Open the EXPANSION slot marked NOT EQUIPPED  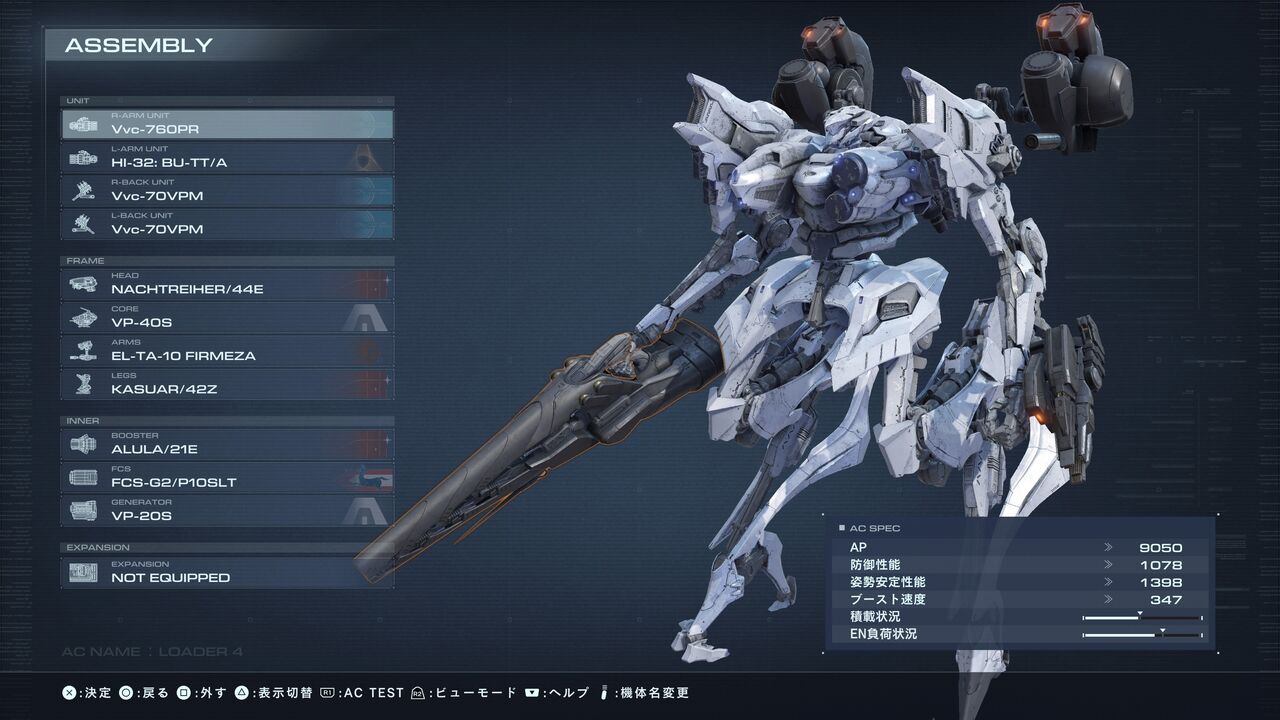227,572
